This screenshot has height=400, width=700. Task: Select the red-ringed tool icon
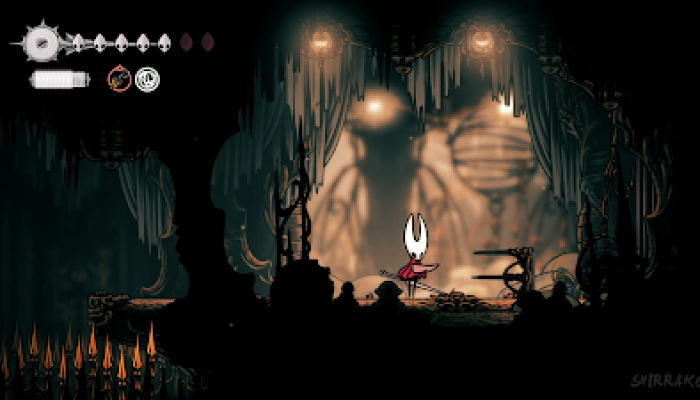[119, 78]
